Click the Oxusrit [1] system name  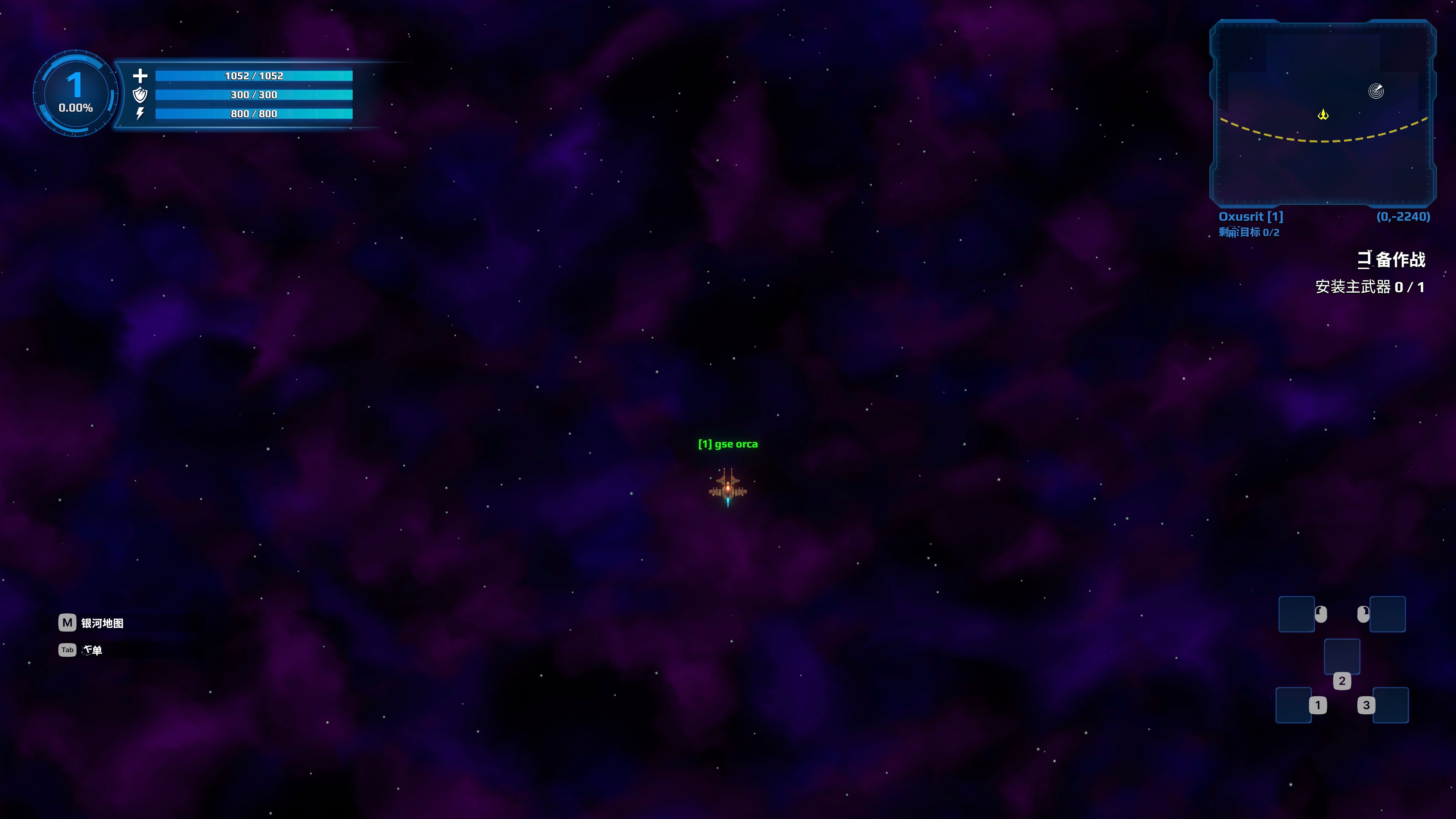pyautogui.click(x=1250, y=216)
